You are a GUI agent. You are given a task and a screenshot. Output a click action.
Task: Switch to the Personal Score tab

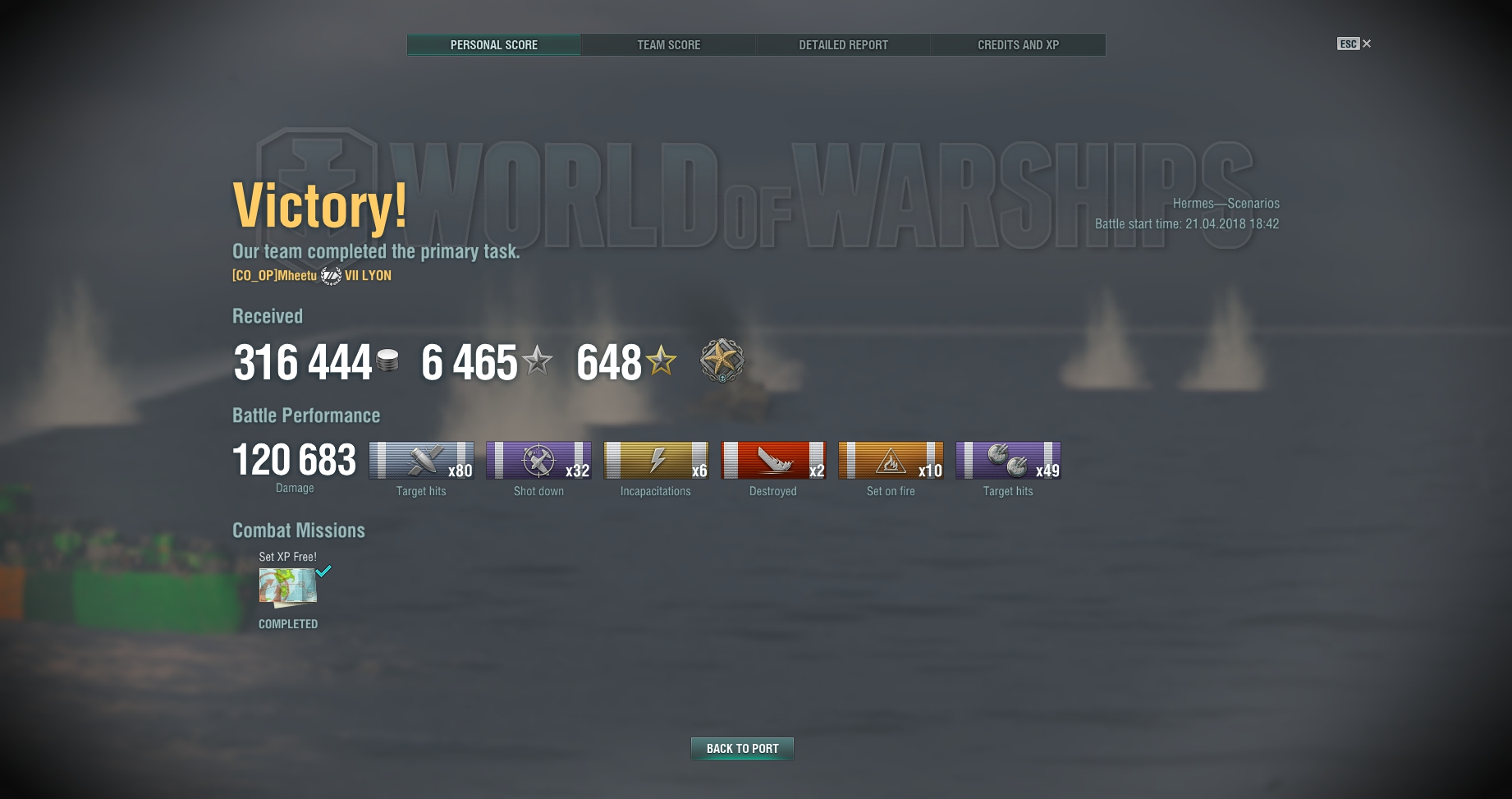tap(494, 45)
